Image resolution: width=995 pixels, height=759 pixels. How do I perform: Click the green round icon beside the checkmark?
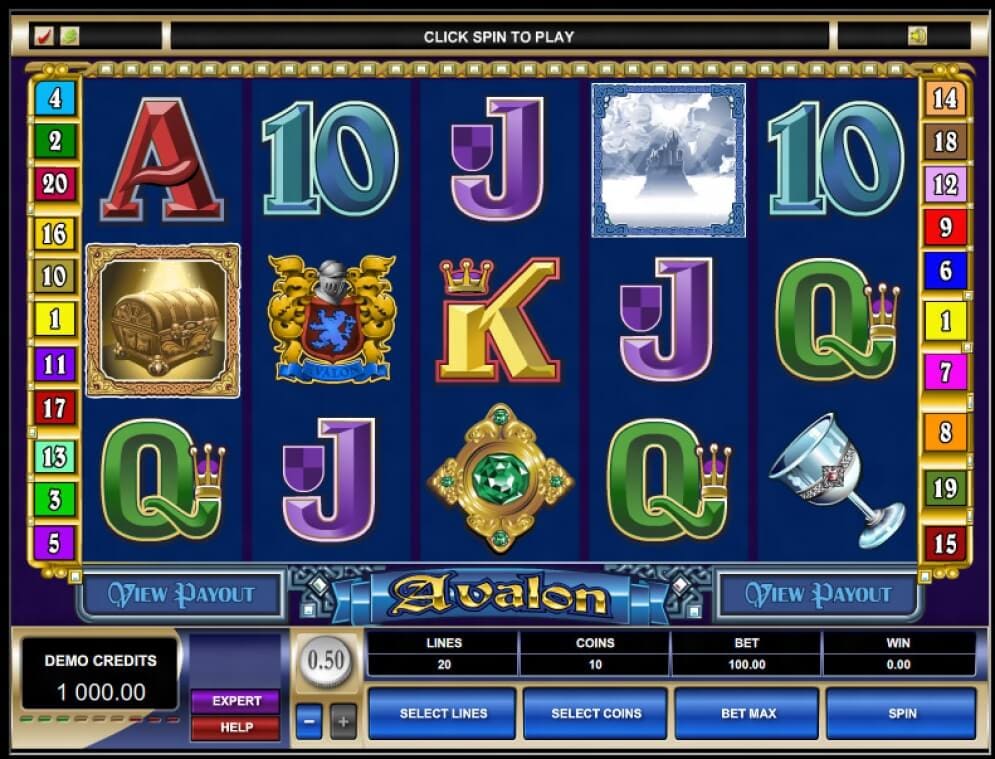point(69,36)
